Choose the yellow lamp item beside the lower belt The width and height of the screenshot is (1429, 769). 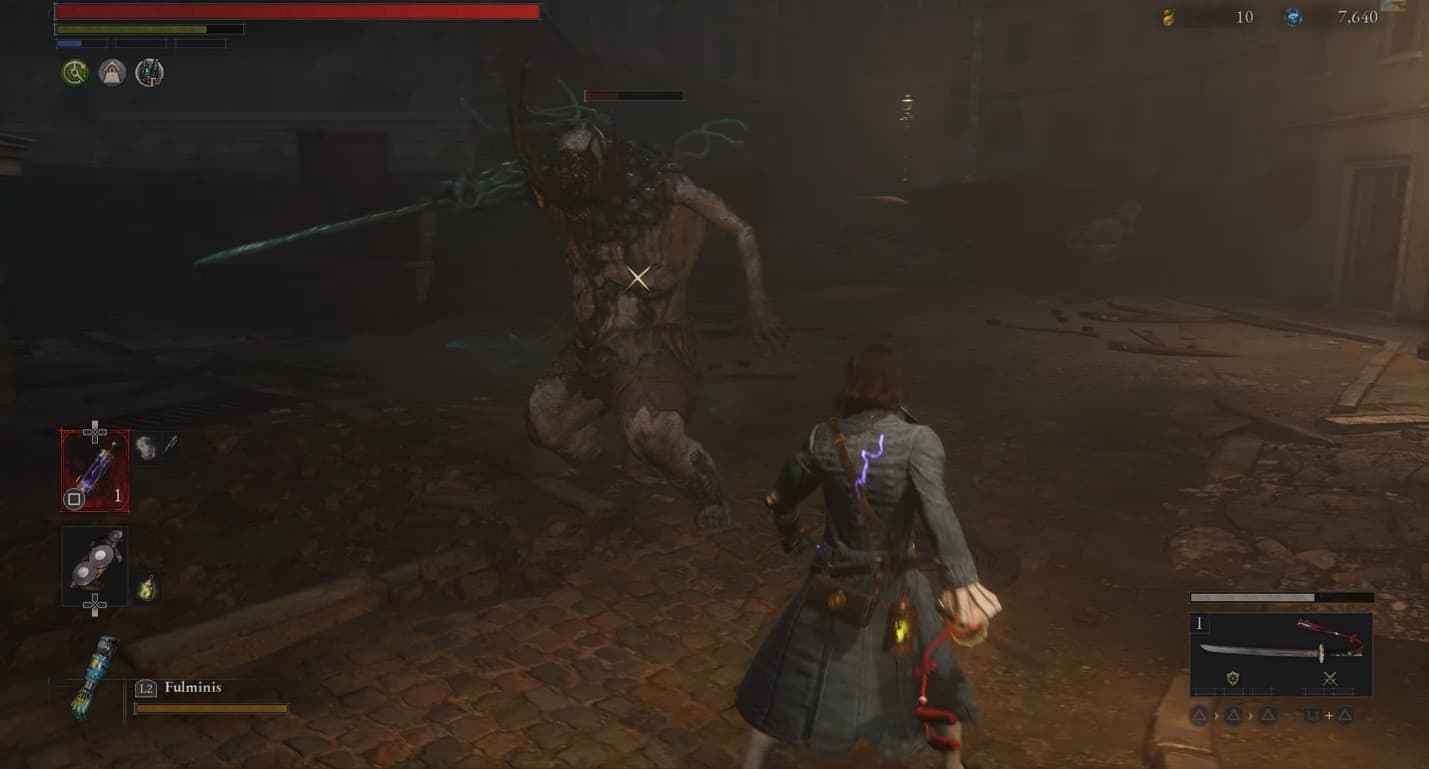[x=146, y=587]
